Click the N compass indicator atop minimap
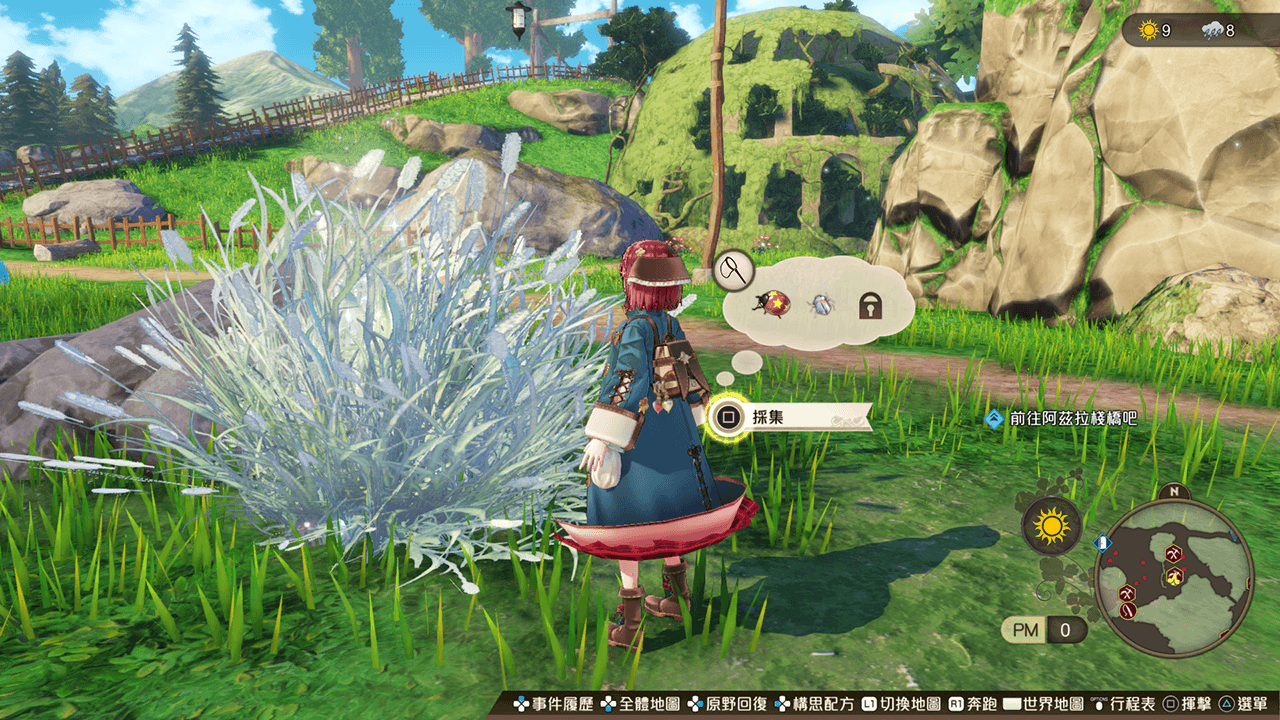The height and width of the screenshot is (720, 1280). click(1173, 492)
